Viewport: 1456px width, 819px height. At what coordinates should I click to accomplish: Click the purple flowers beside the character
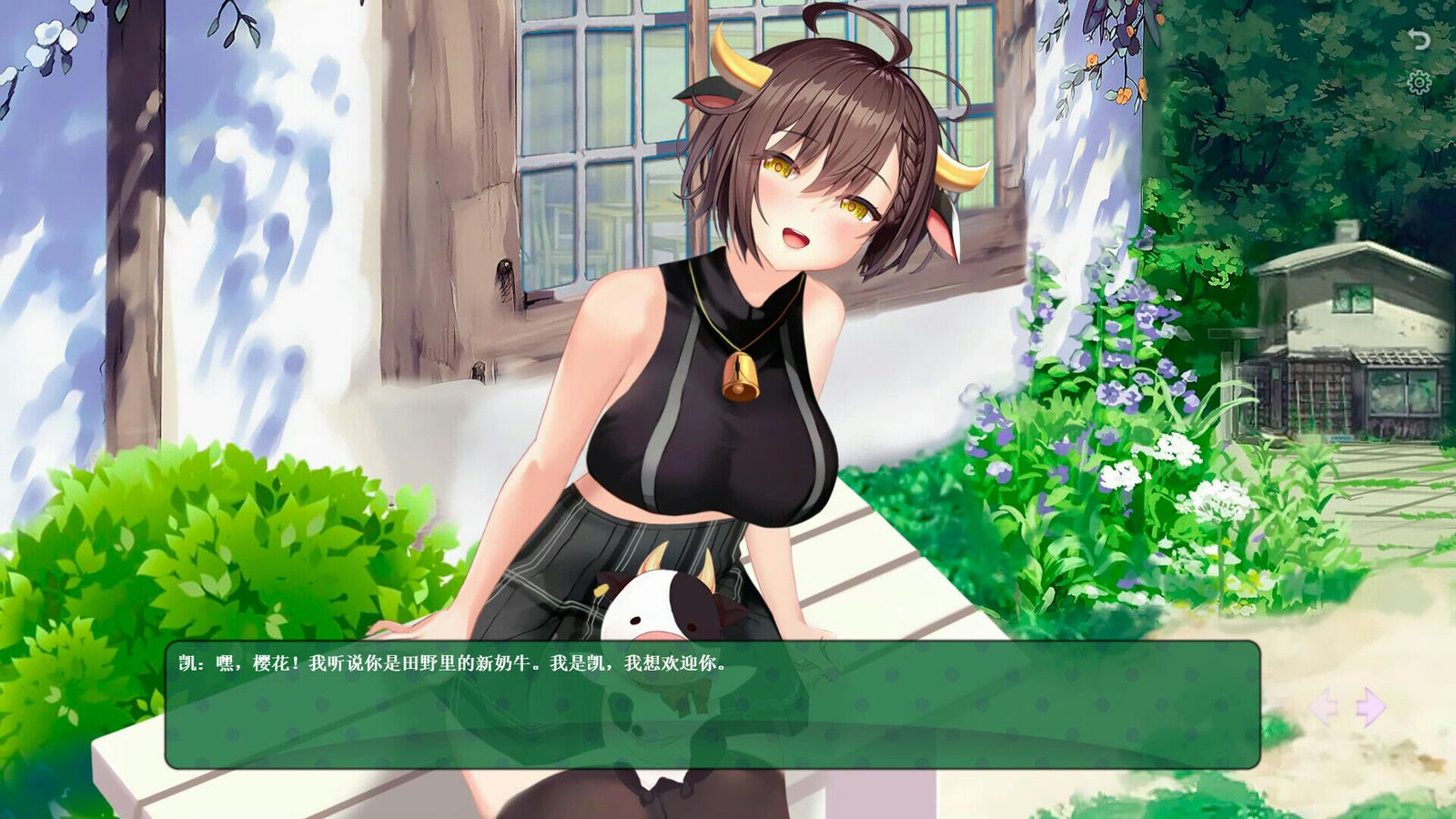(1119, 364)
